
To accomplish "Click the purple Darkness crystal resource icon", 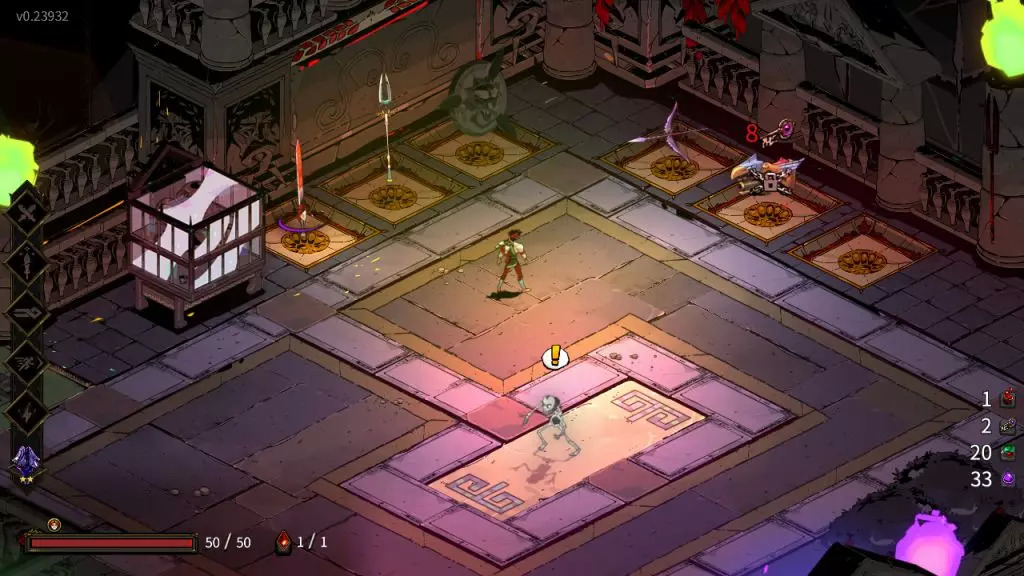I will point(1008,480).
